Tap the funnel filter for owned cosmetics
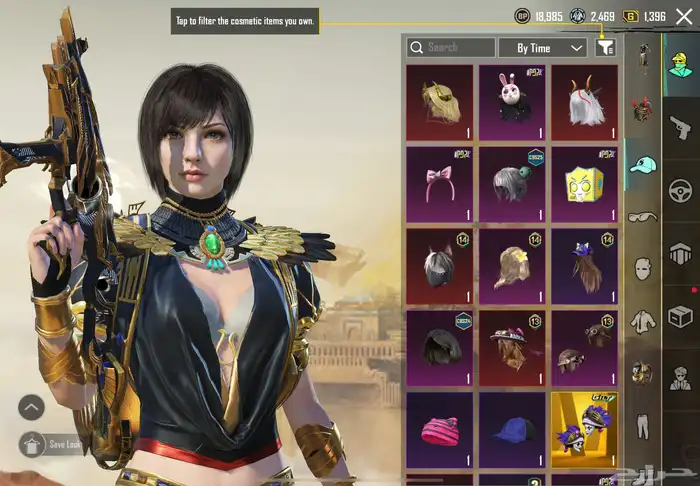700x486 pixels. click(x=605, y=47)
